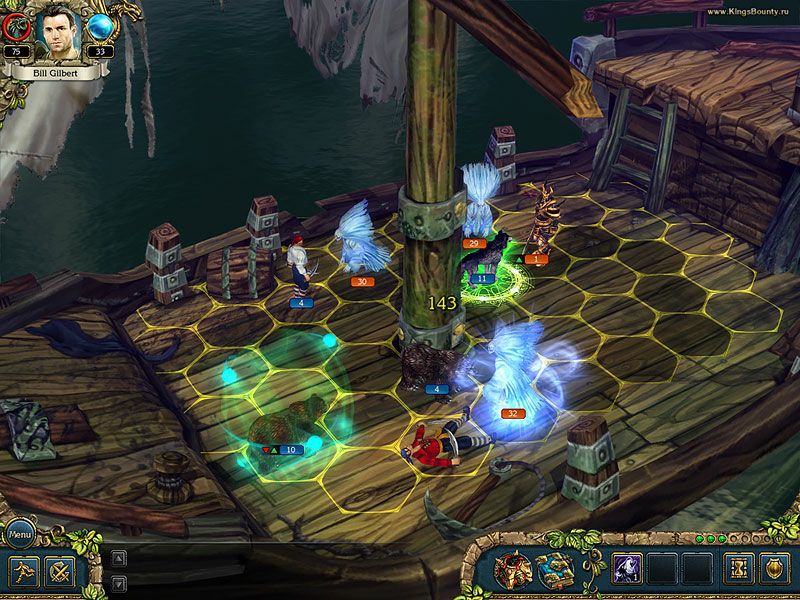Activate the purple unit ability slot
The width and height of the screenshot is (800, 600).
[626, 569]
